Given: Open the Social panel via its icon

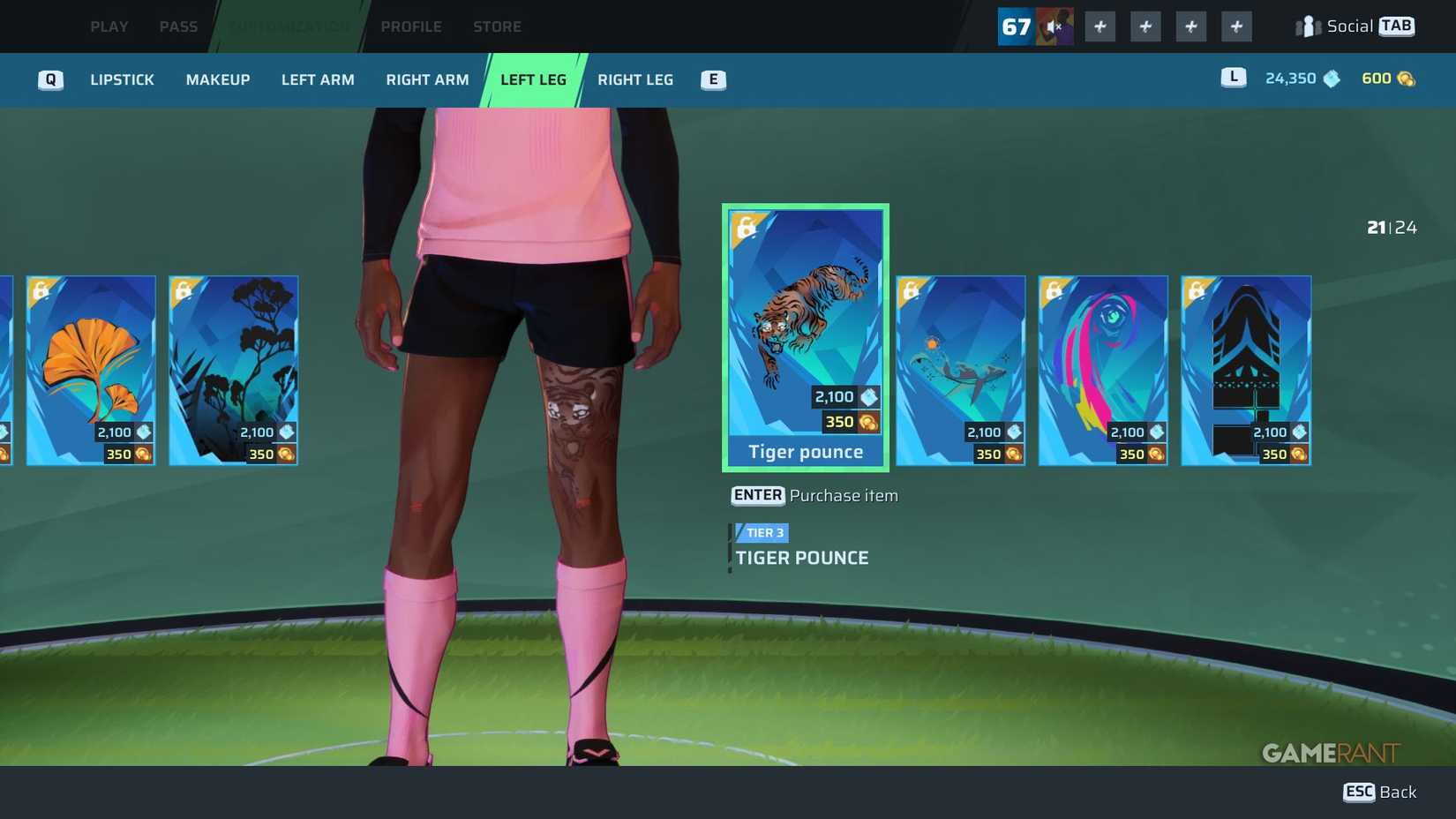Looking at the screenshot, I should pyautogui.click(x=1305, y=26).
